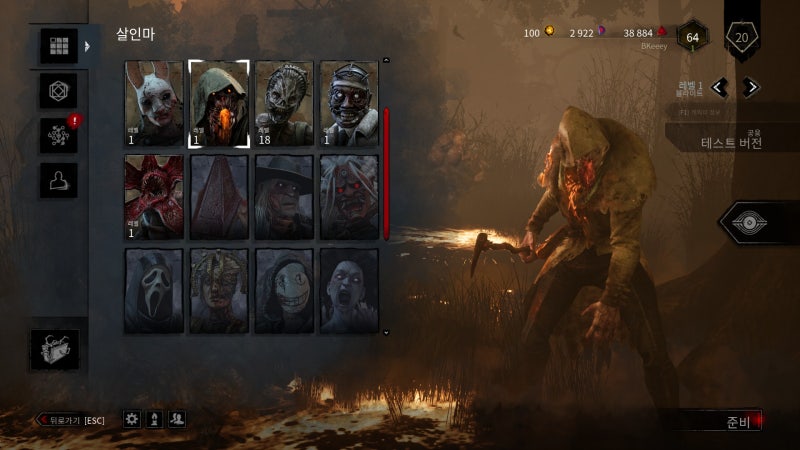Open the character grid tab

58,46
